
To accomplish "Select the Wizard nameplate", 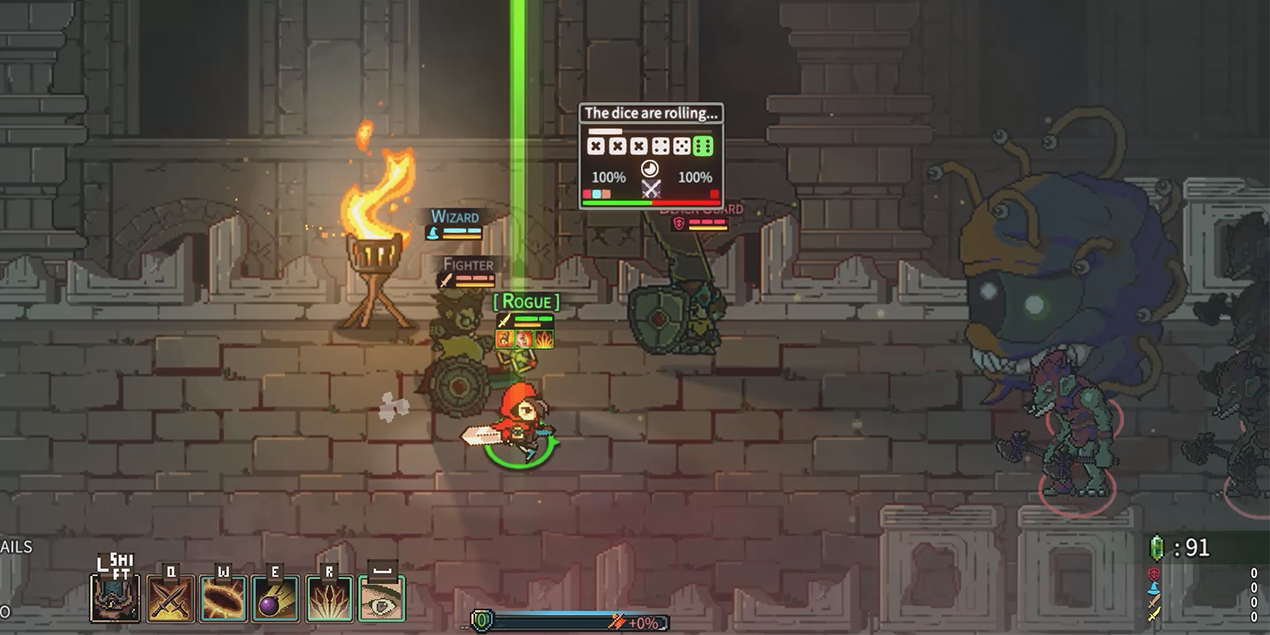I will coord(455,217).
